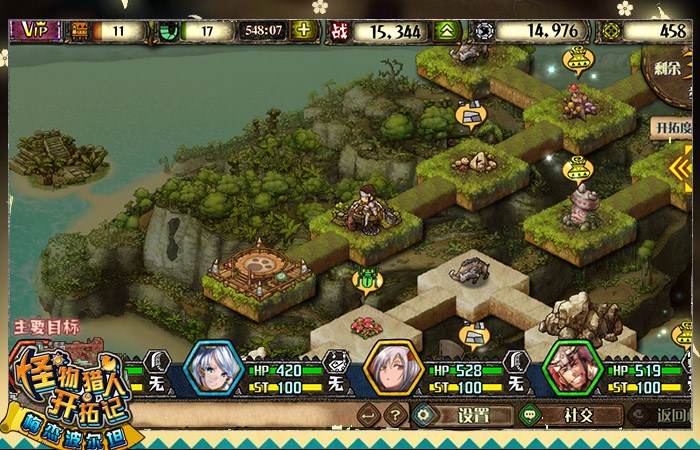Click the round left-arrow button
Image resolution: width=700 pixels, height=450 pixels.
[369, 415]
